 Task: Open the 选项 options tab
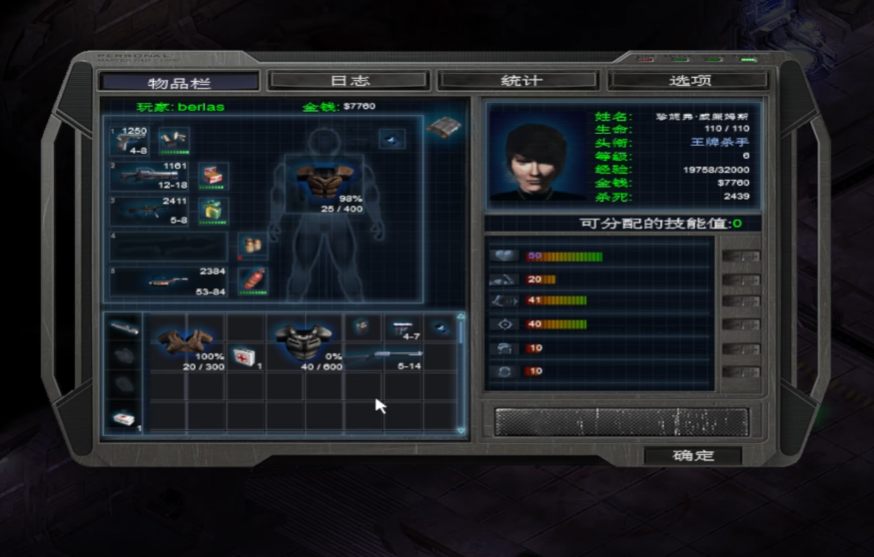click(x=689, y=81)
